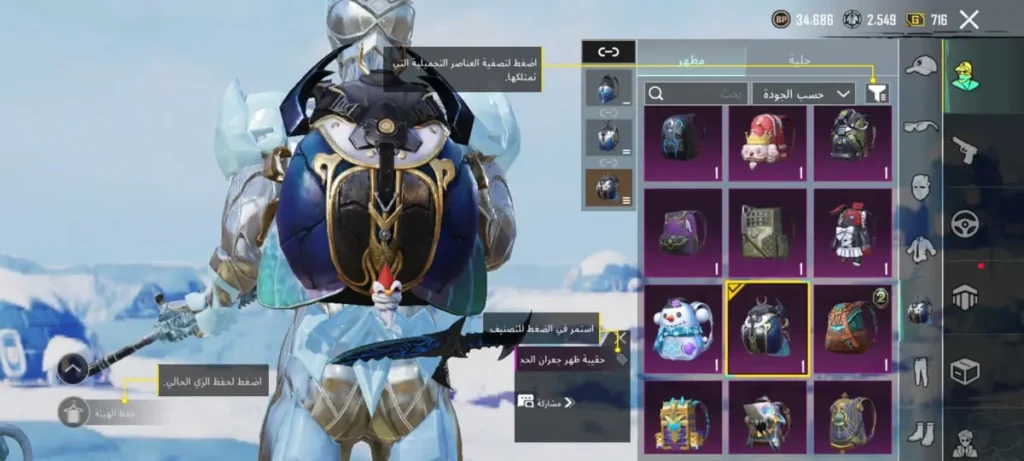Switch to the حلية (ornament) tab
This screenshot has width=1024, height=461.
click(x=800, y=60)
